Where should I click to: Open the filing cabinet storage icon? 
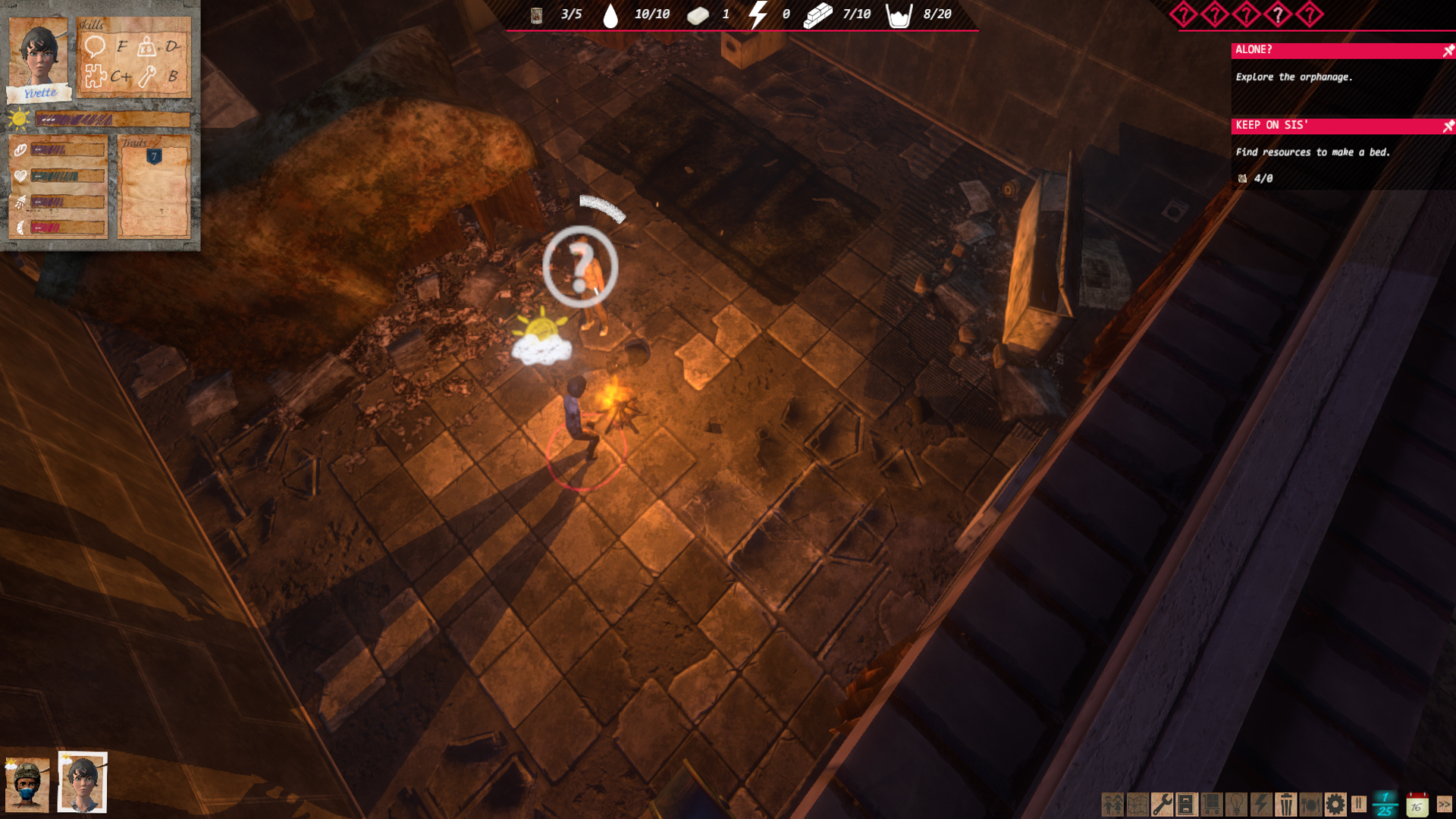(1187, 804)
